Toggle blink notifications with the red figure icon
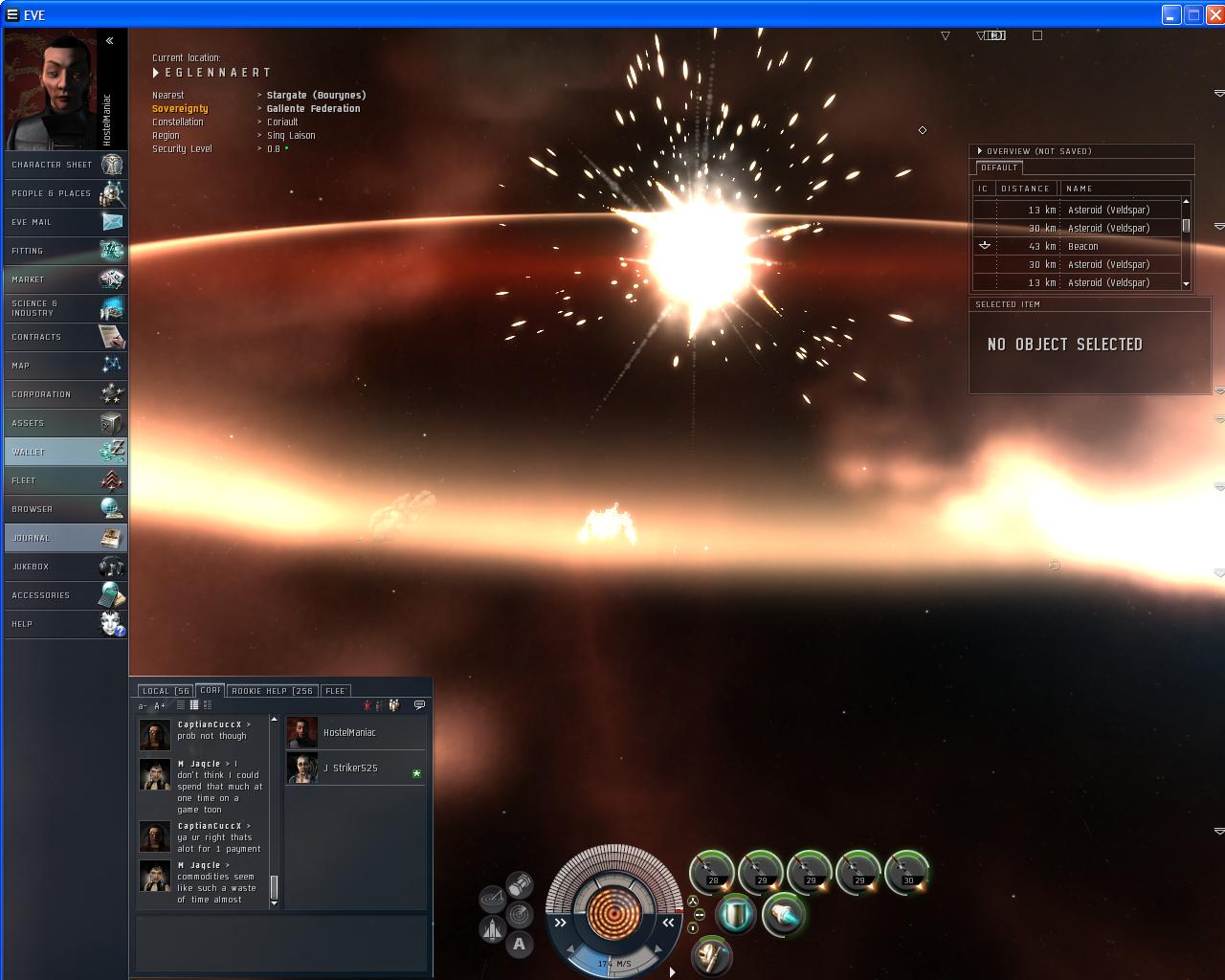1225x980 pixels. (367, 704)
